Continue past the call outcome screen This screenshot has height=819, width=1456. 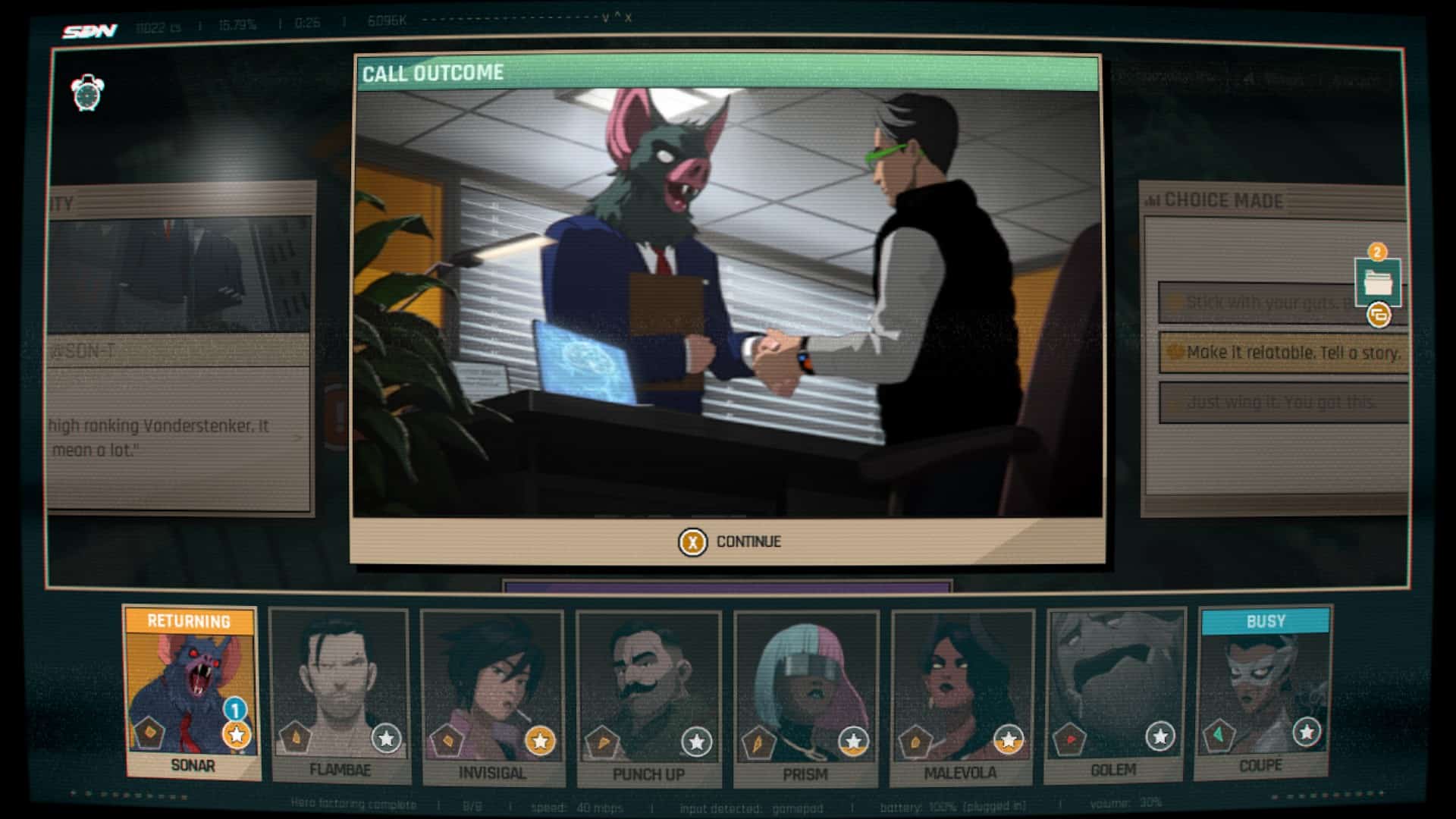729,541
